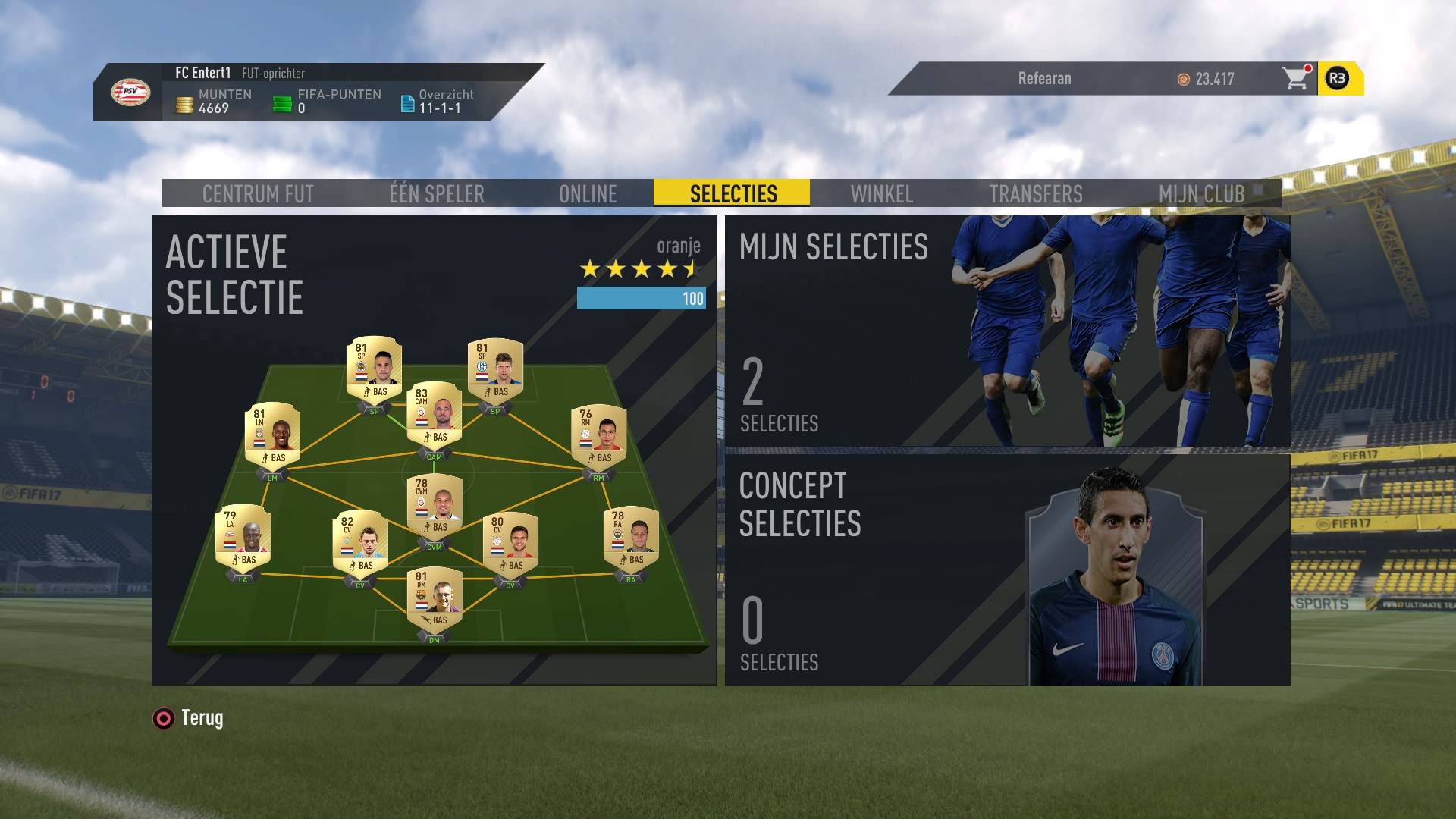
Task: Select the highlighted SELECTIES tab
Action: pyautogui.click(x=733, y=193)
